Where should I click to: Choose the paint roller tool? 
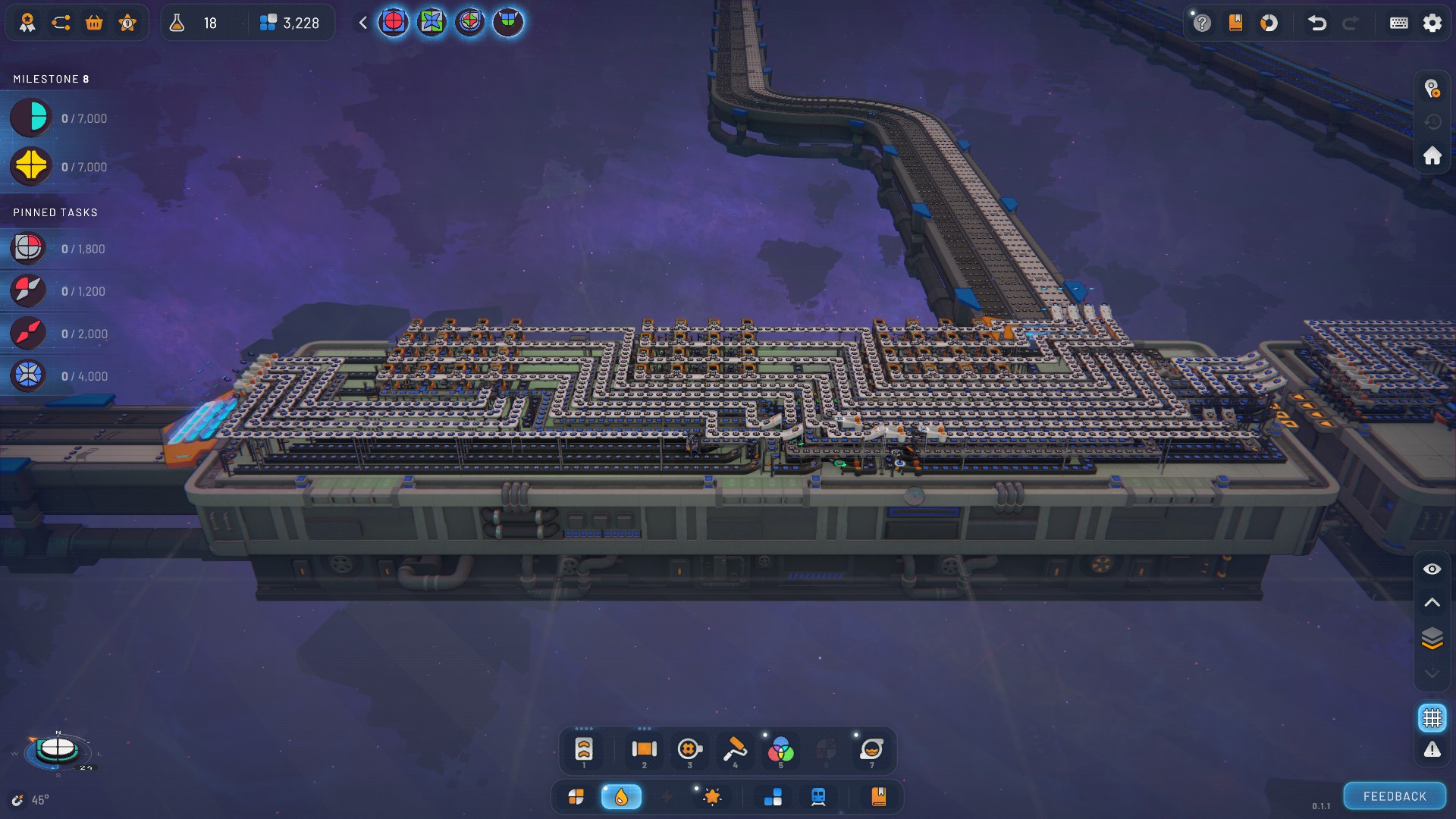tap(734, 749)
